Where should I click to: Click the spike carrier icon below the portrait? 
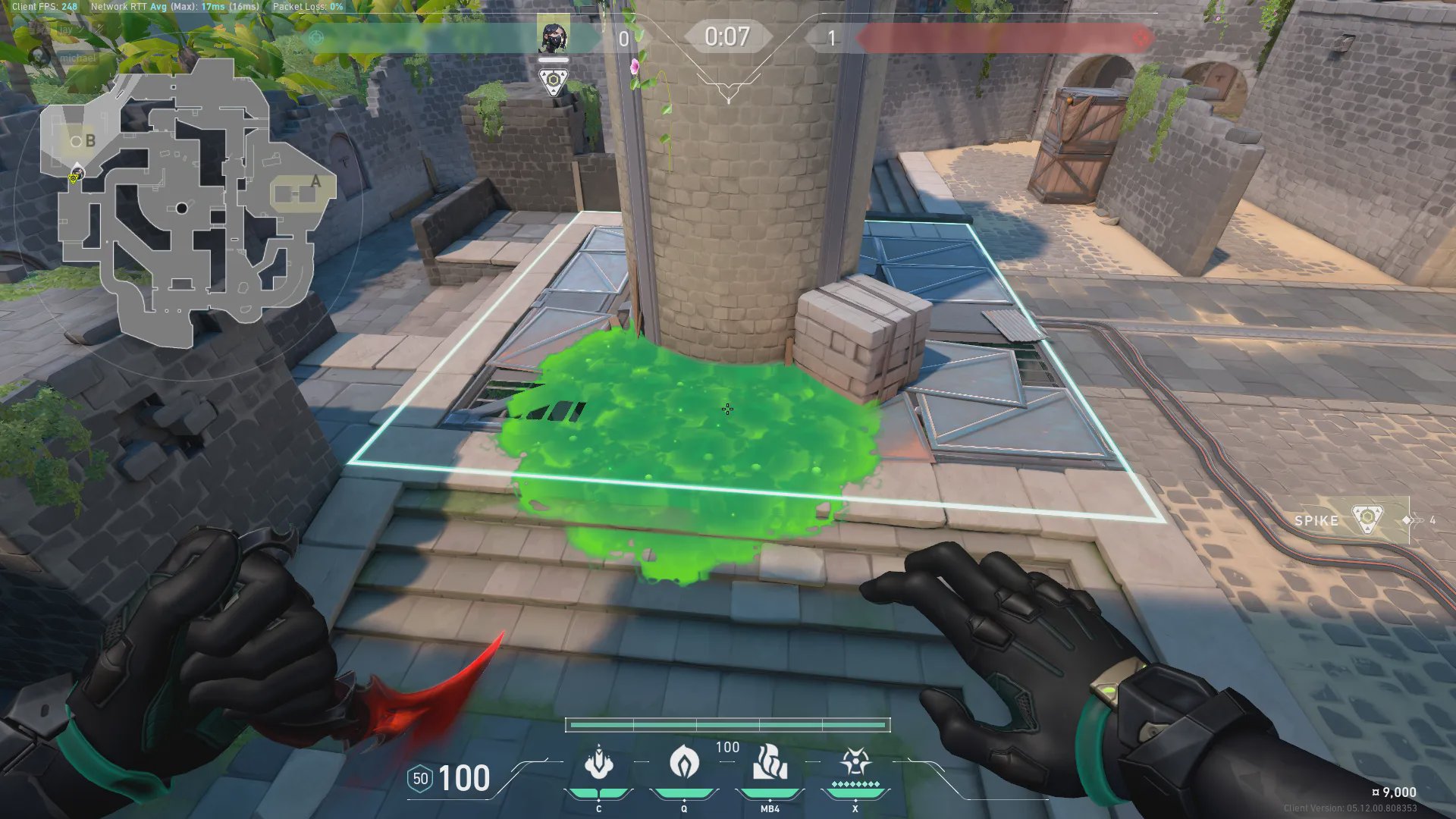click(553, 81)
